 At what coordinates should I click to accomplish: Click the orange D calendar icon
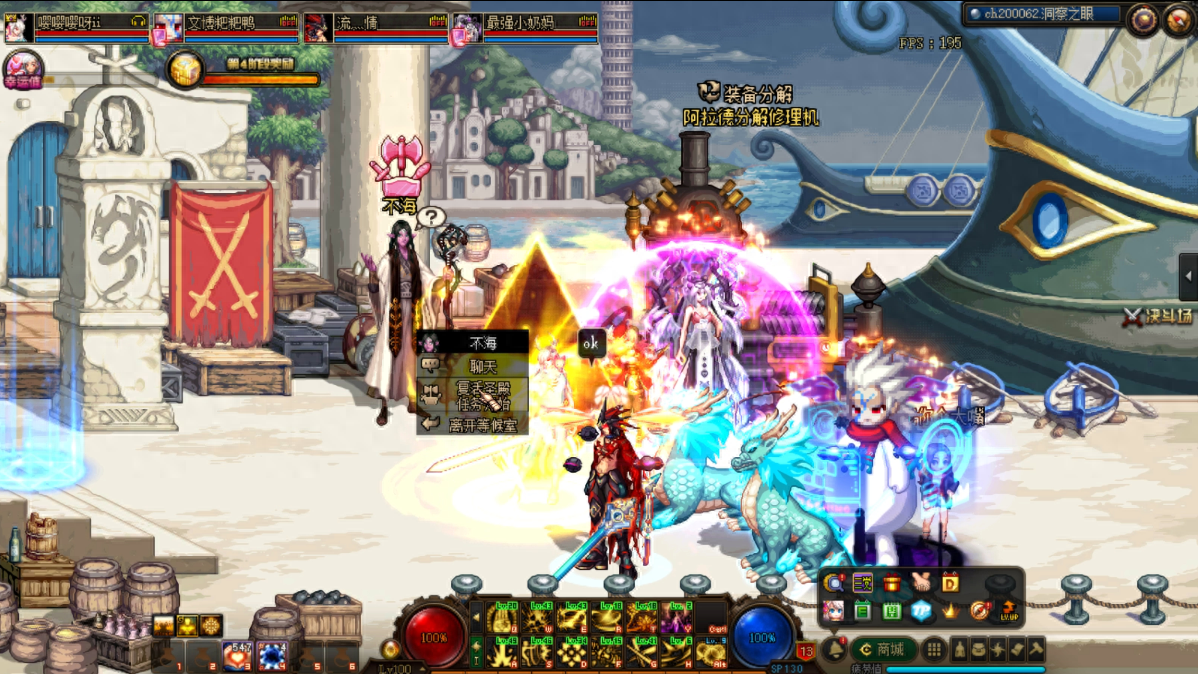click(x=950, y=583)
